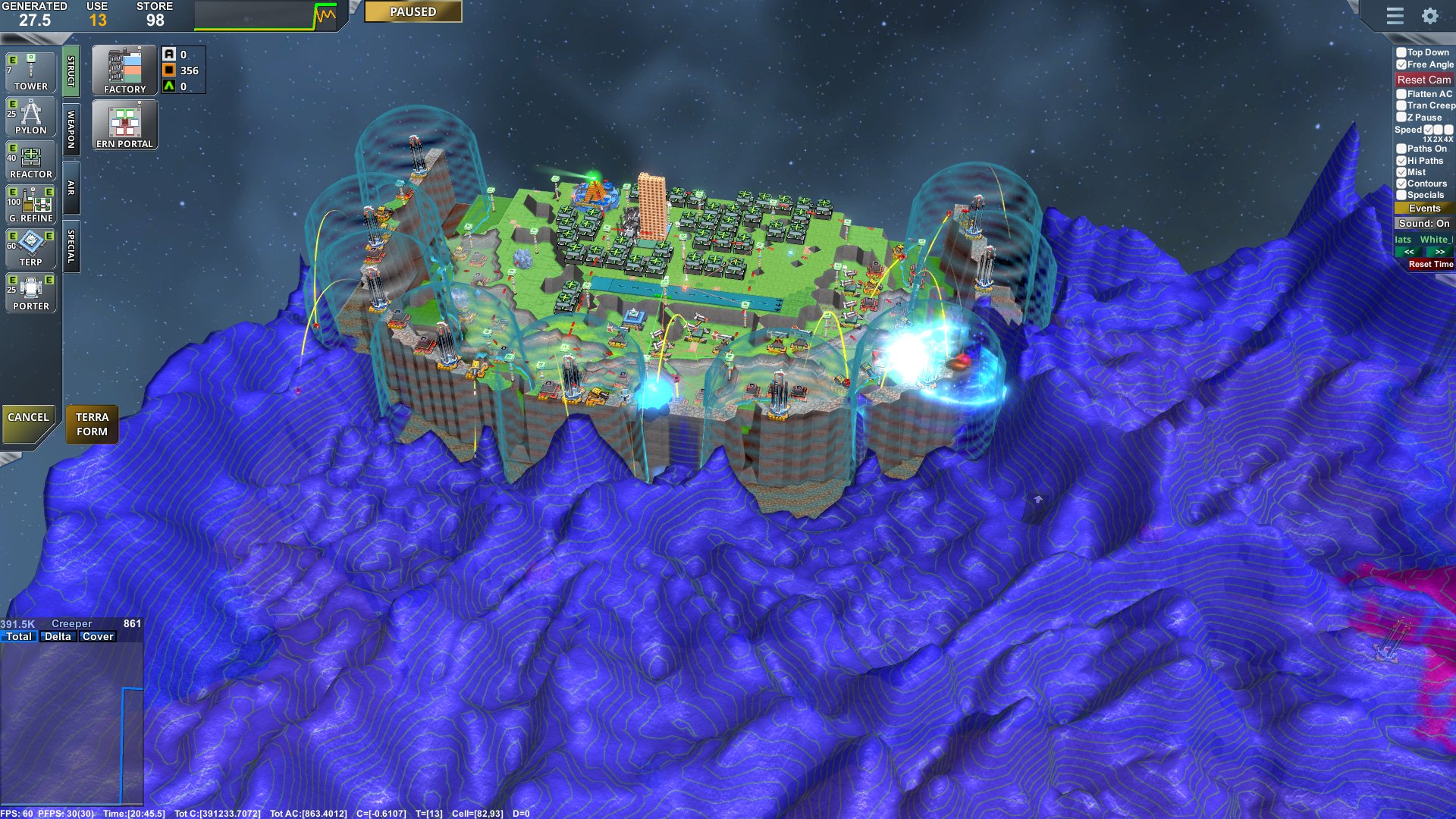Screen dimensions: 1456x819
Task: Choose the REACTOR structure icon
Action: pyautogui.click(x=30, y=159)
